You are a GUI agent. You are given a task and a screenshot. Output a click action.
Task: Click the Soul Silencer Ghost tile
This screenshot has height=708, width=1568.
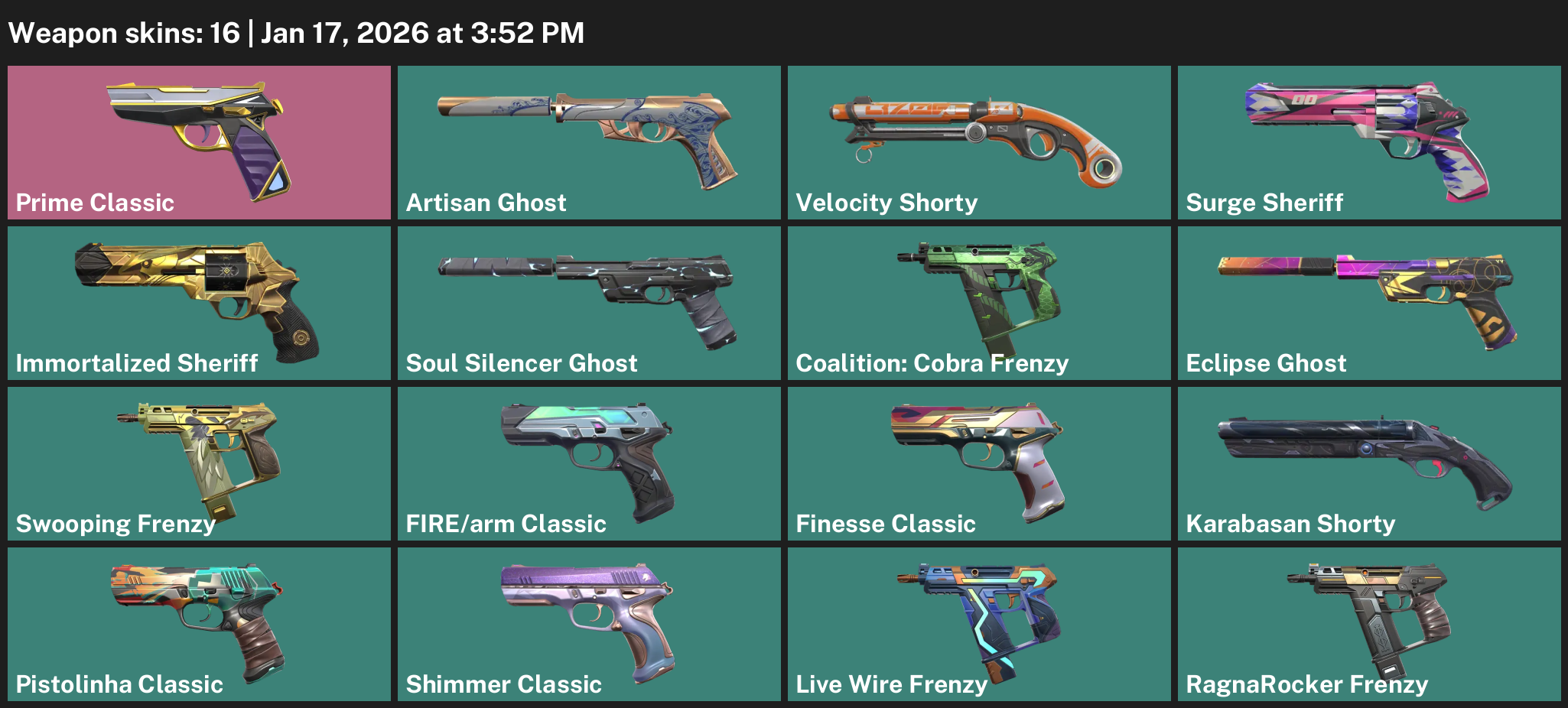pos(589,303)
